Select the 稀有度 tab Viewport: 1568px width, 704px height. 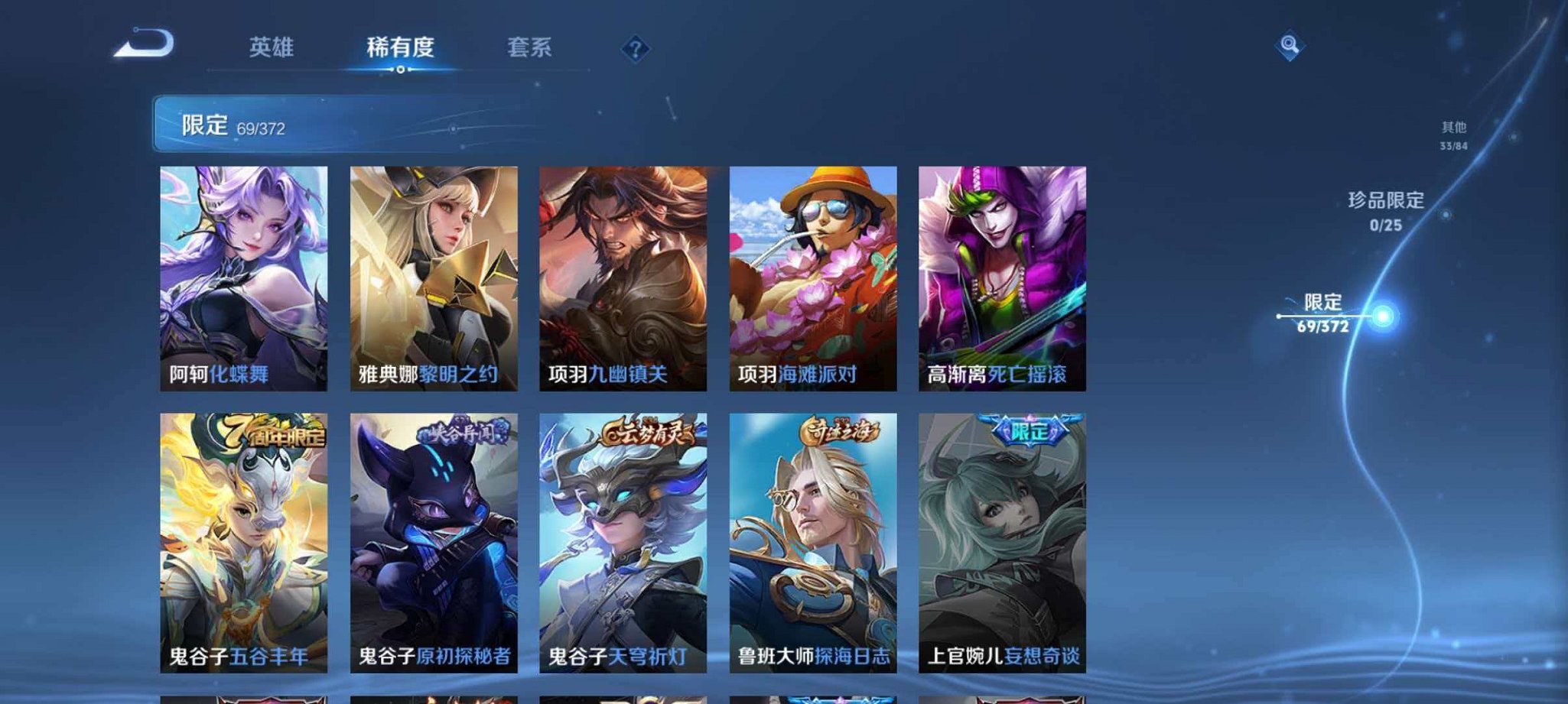pyautogui.click(x=401, y=47)
